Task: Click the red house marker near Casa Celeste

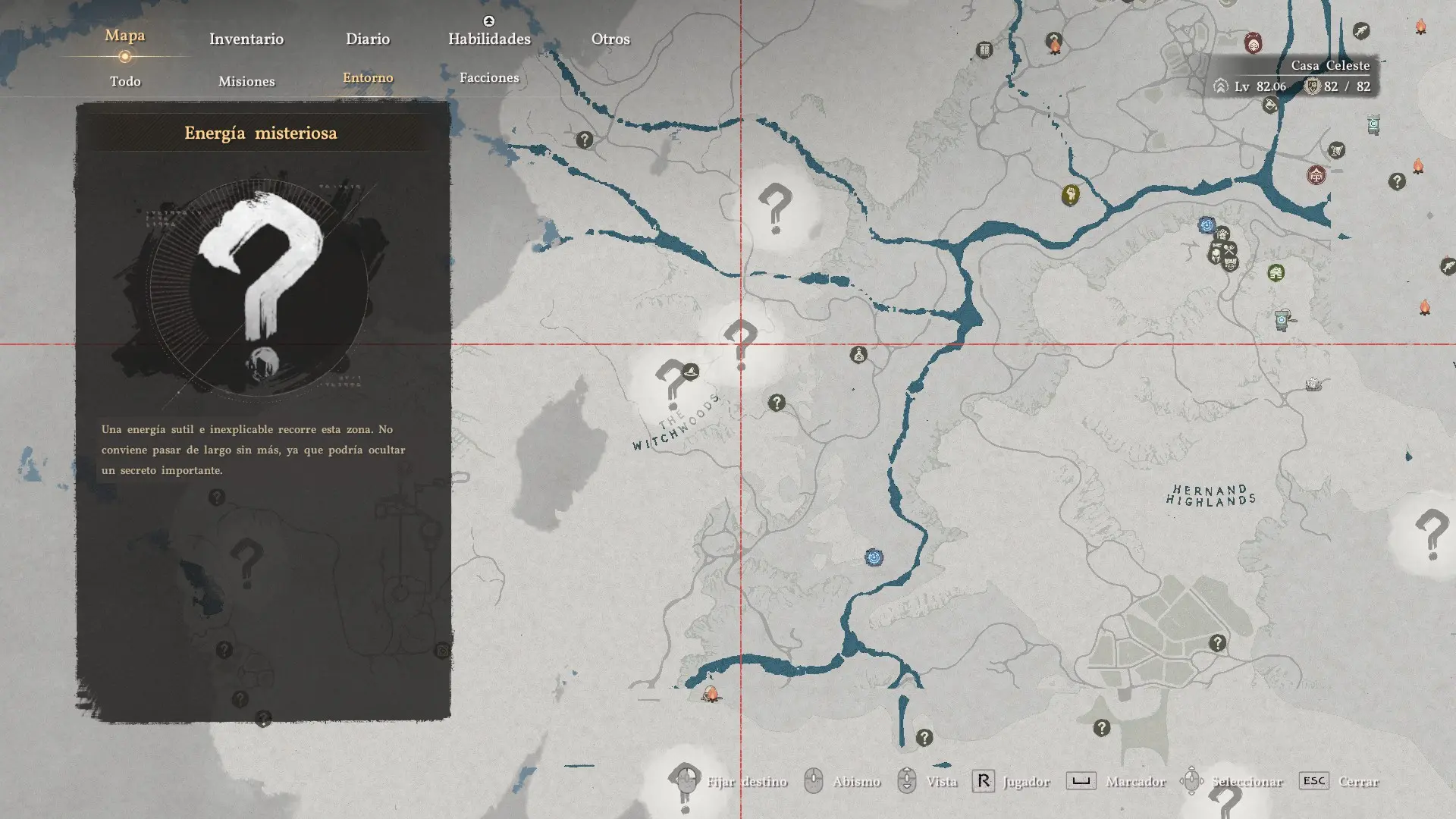Action: click(x=1316, y=175)
